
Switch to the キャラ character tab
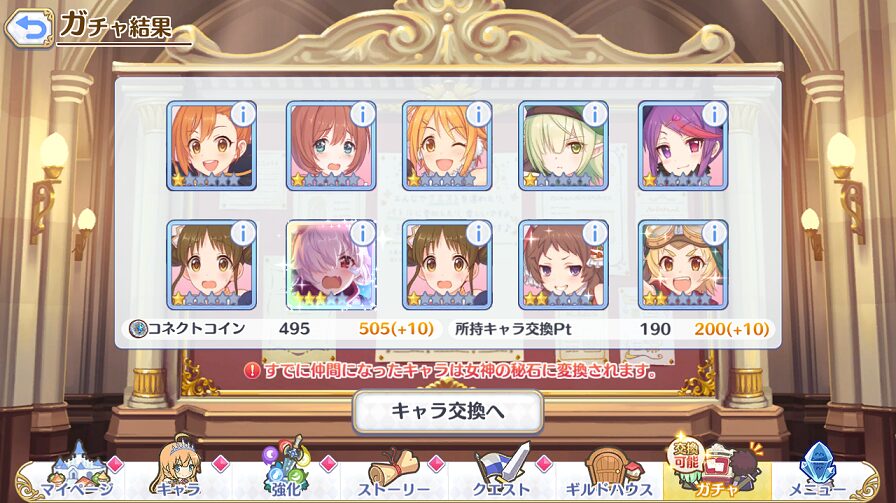(x=177, y=476)
